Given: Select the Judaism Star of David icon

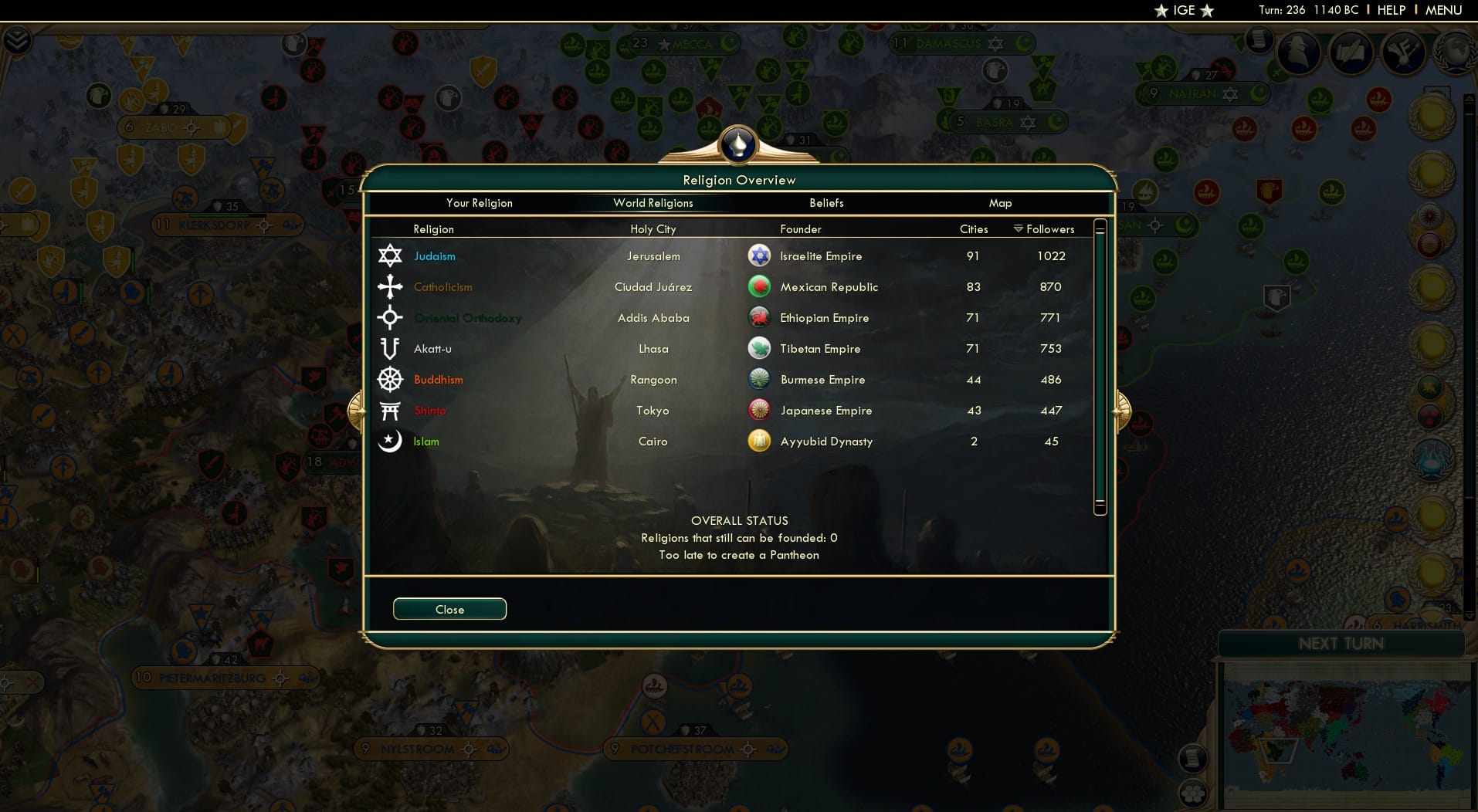Looking at the screenshot, I should tap(391, 255).
